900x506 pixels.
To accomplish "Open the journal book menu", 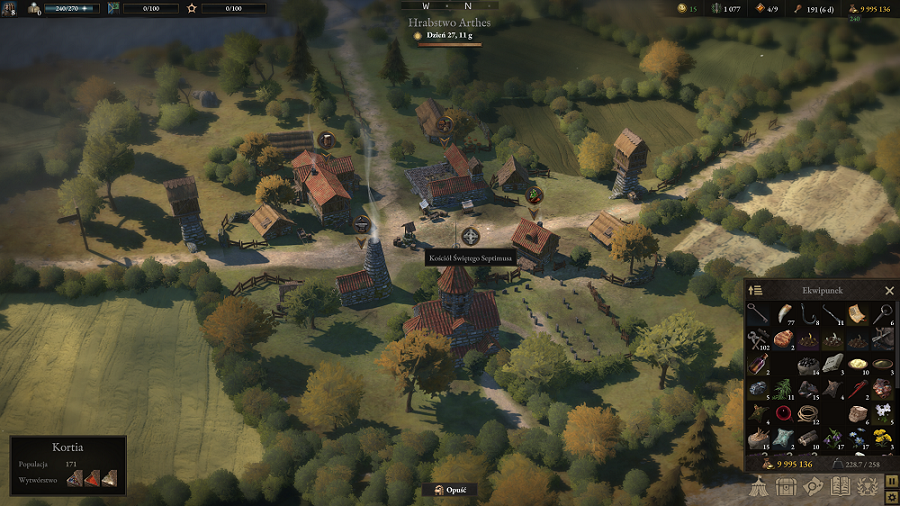I will point(840,486).
